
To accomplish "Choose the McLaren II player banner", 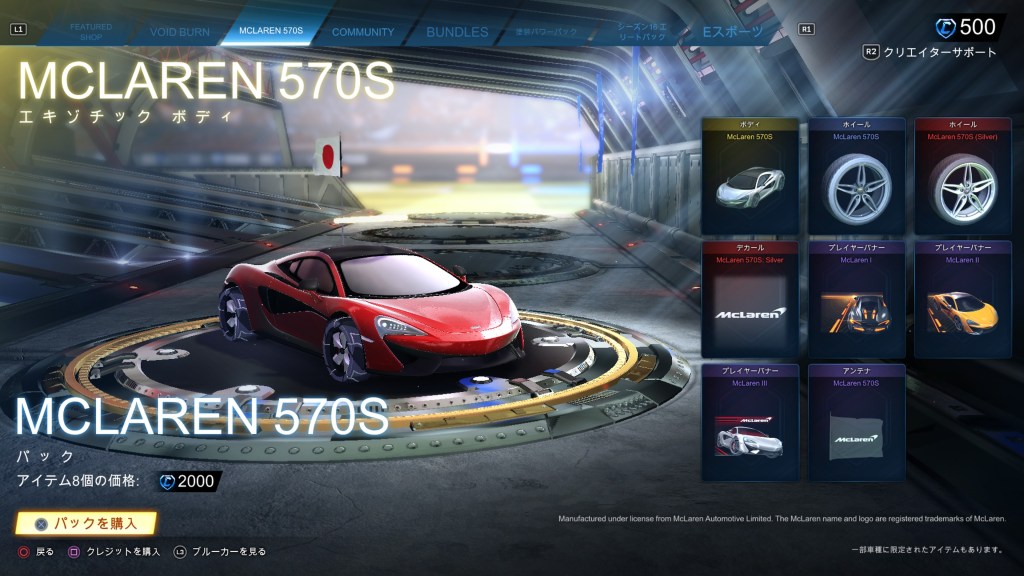I will (x=963, y=299).
